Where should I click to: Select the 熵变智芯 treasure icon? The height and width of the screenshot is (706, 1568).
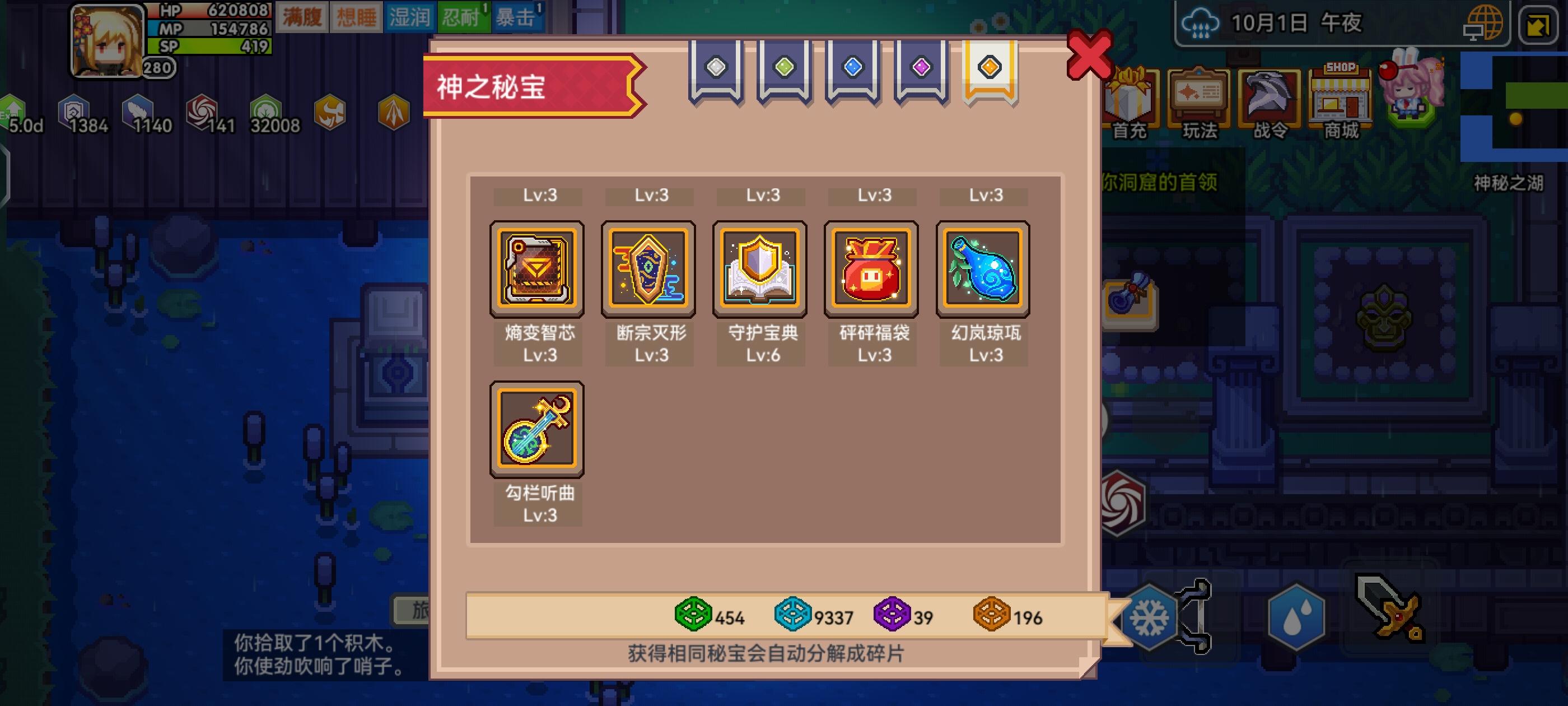(536, 270)
